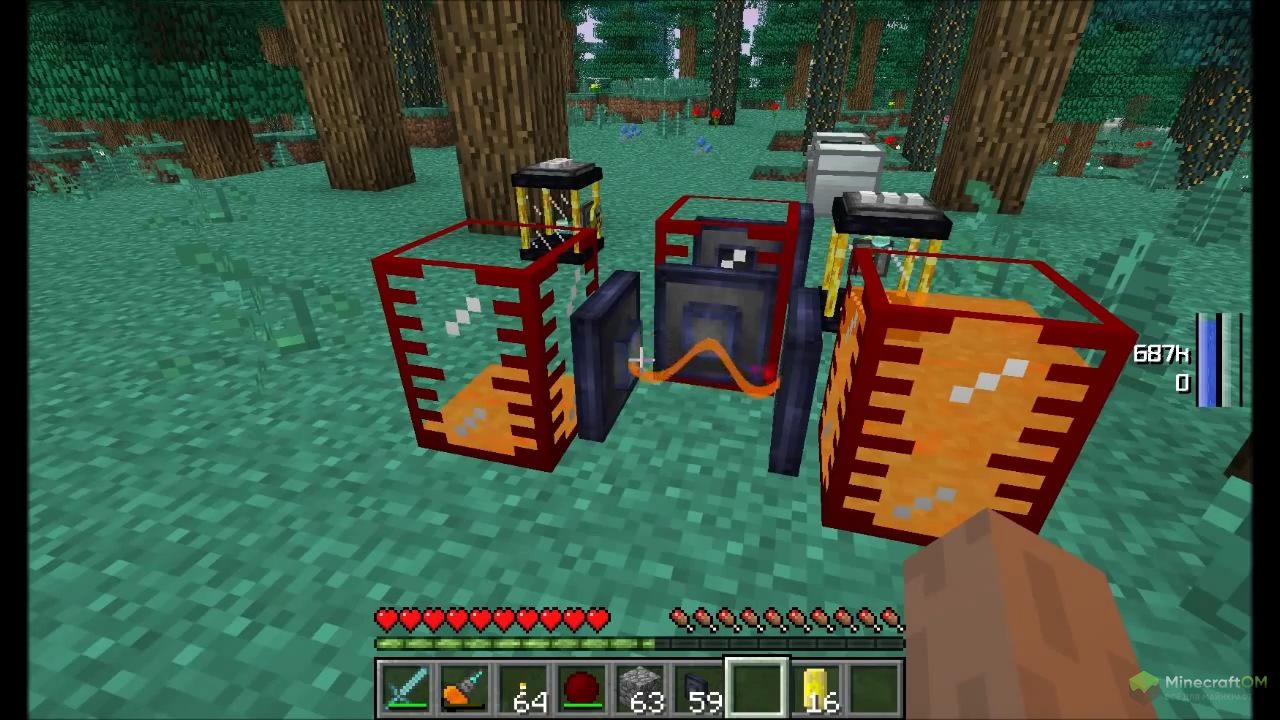Select the dark panel stack of 59

(x=699, y=689)
